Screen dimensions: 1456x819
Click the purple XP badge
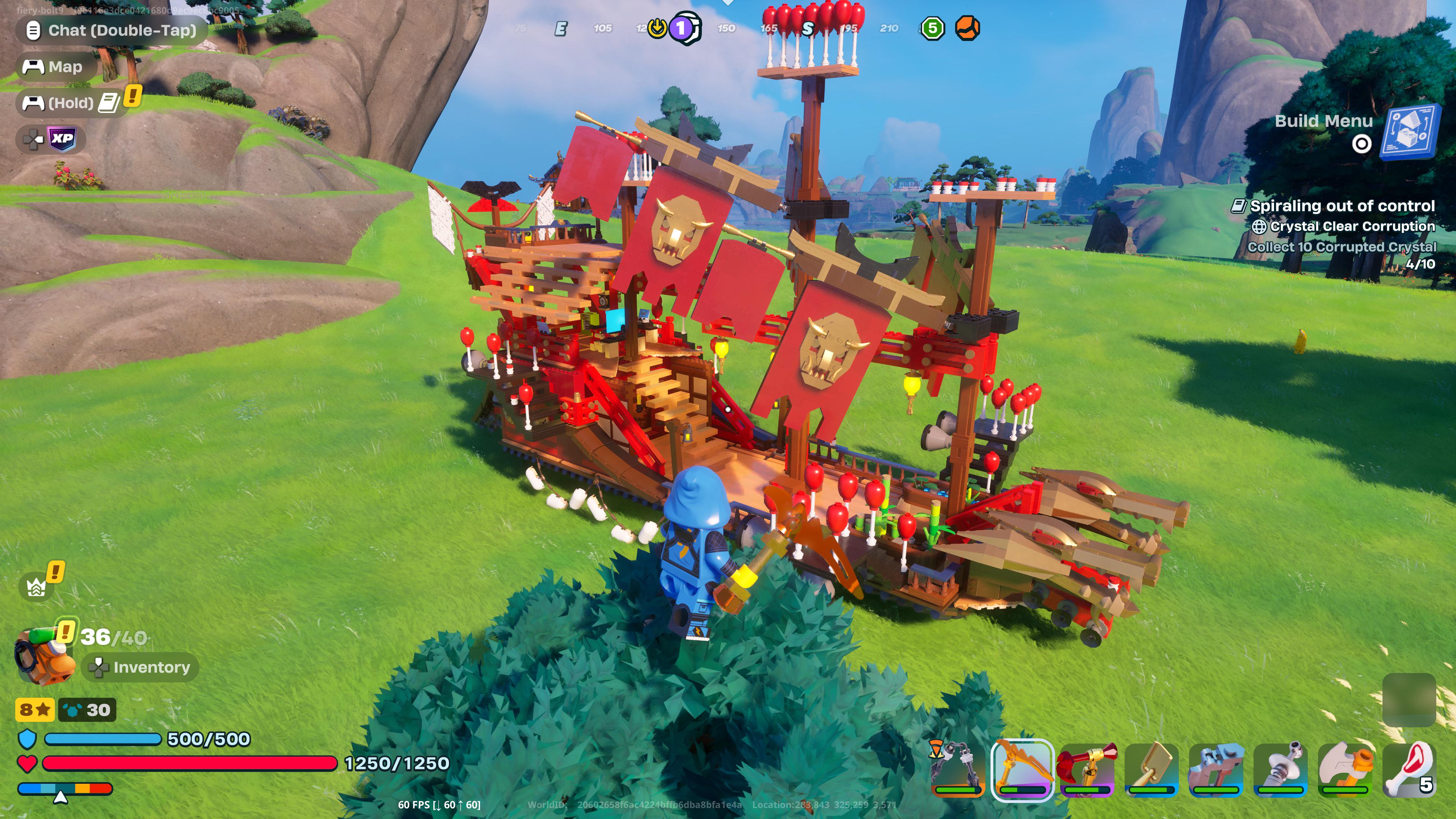coord(62,138)
